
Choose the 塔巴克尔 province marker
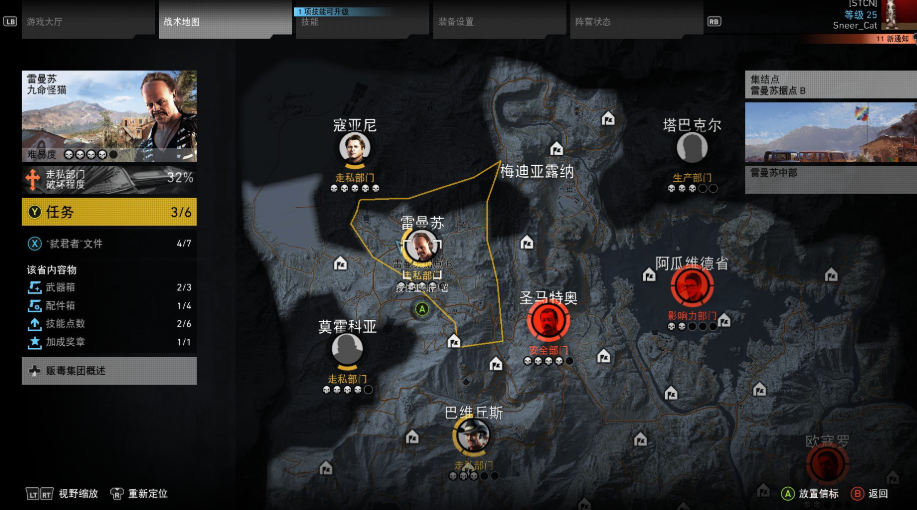pos(691,149)
